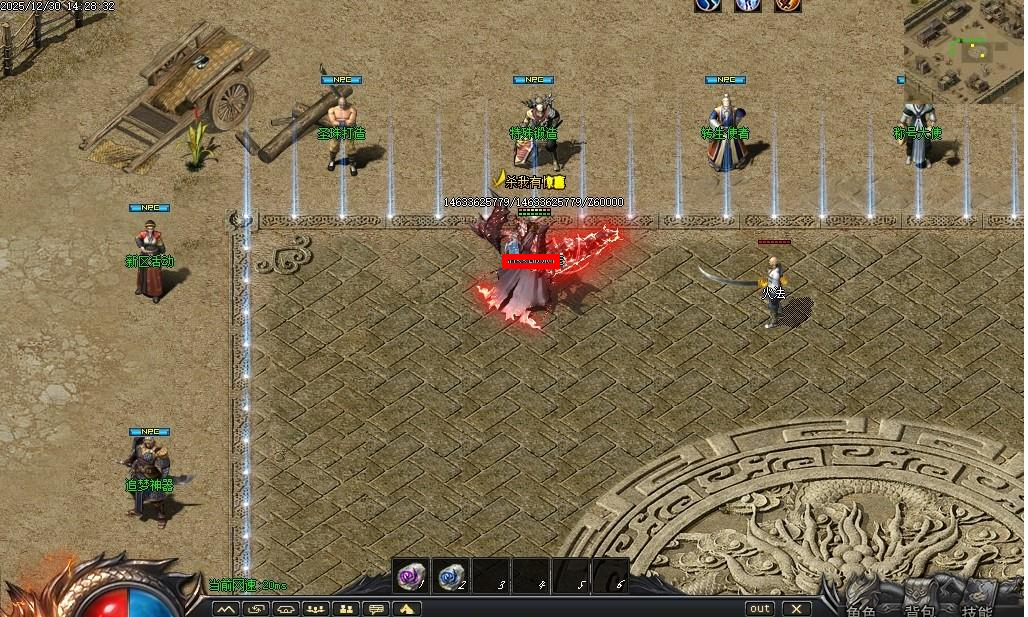Click the swap arrows toolbar button
1028x617 pixels.
[x=256, y=608]
